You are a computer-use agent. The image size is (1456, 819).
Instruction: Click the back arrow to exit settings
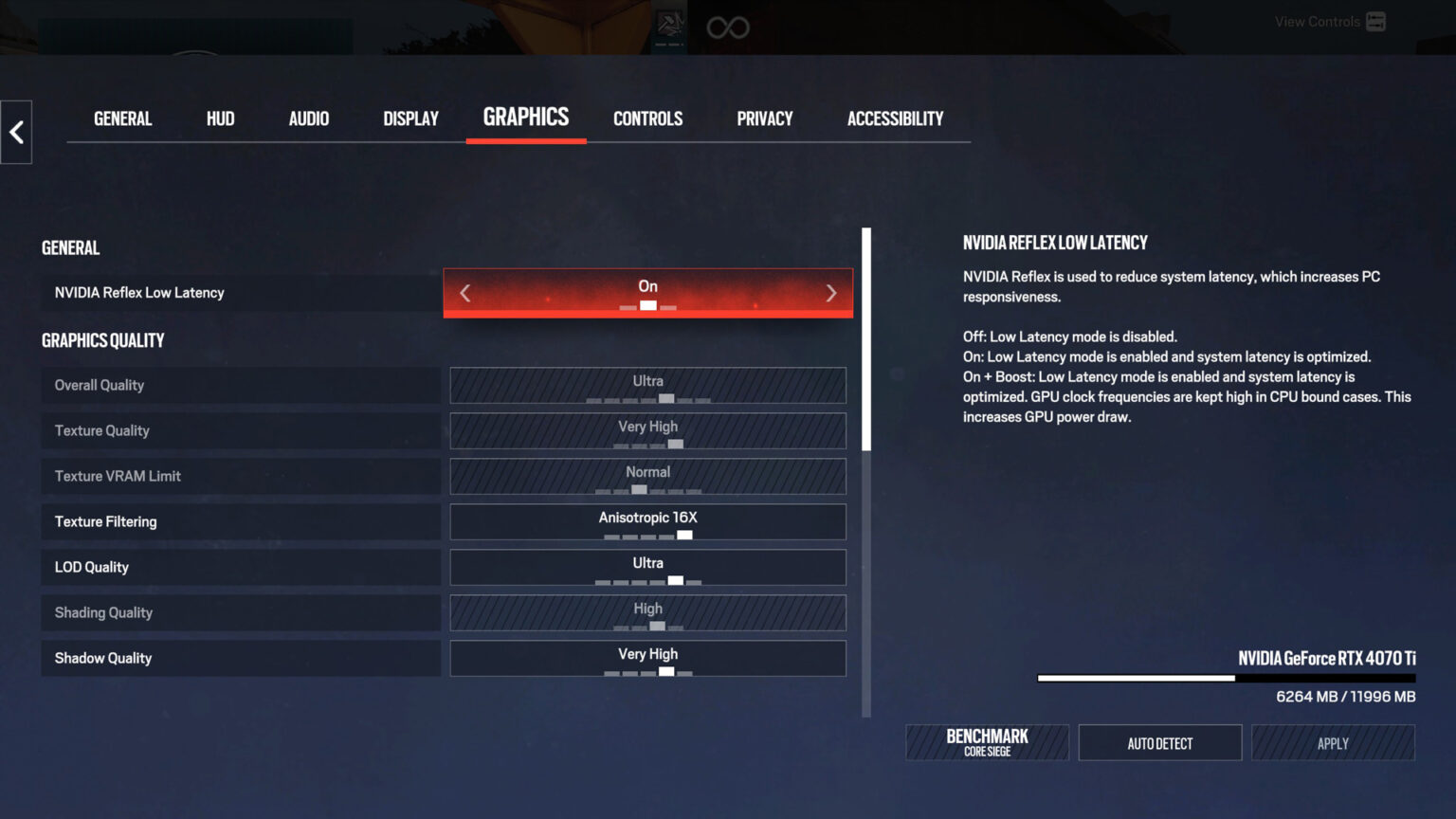coord(16,133)
